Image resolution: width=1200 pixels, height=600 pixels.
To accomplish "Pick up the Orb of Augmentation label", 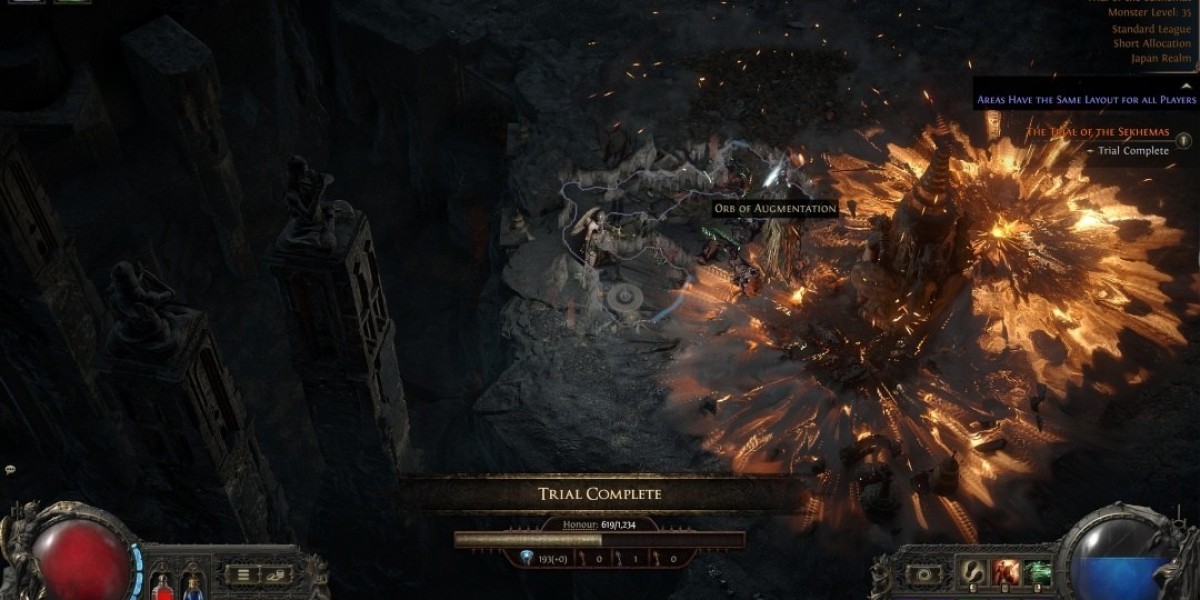I will tap(775, 208).
